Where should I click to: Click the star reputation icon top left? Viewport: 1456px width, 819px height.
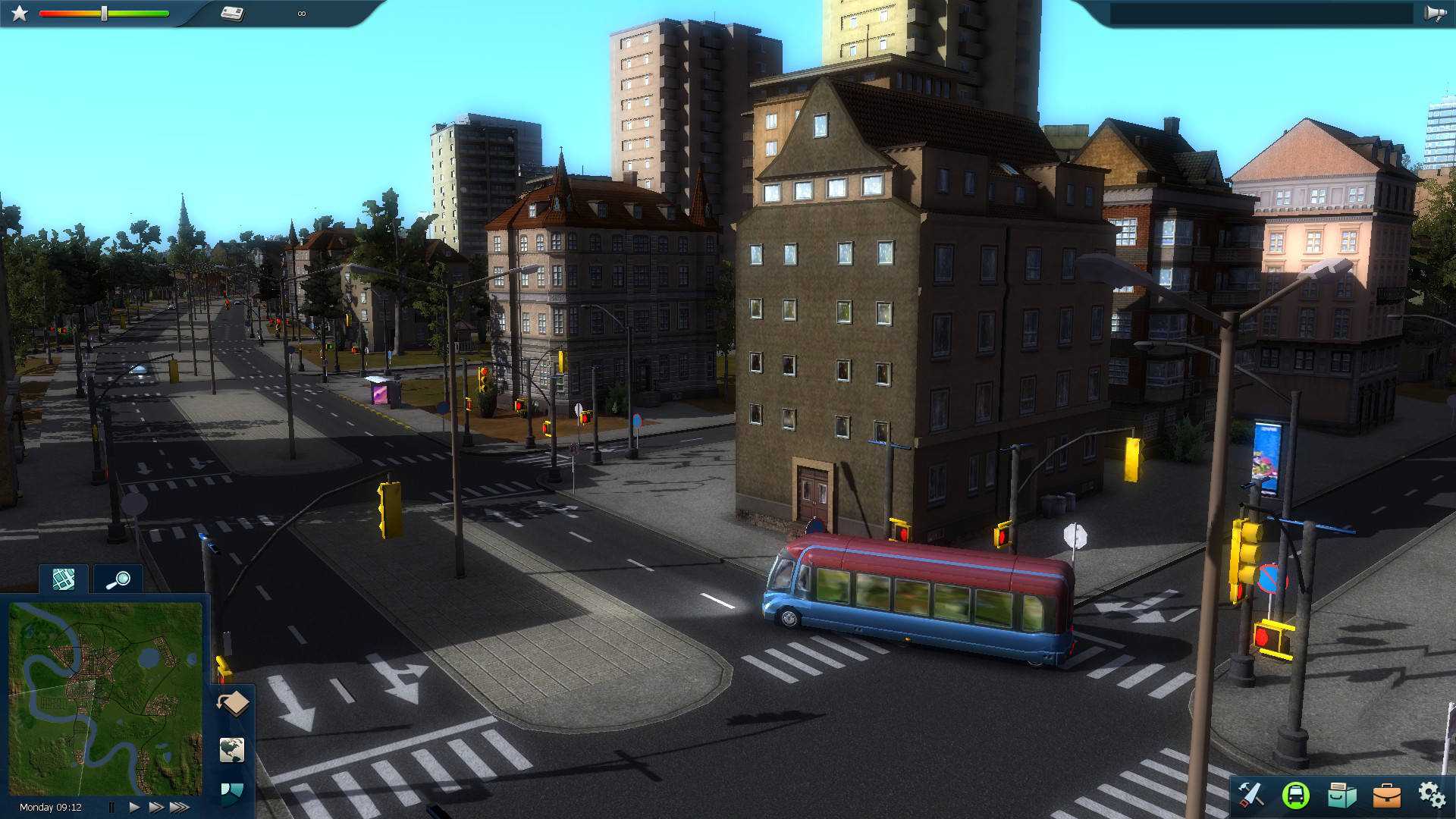click(x=17, y=12)
